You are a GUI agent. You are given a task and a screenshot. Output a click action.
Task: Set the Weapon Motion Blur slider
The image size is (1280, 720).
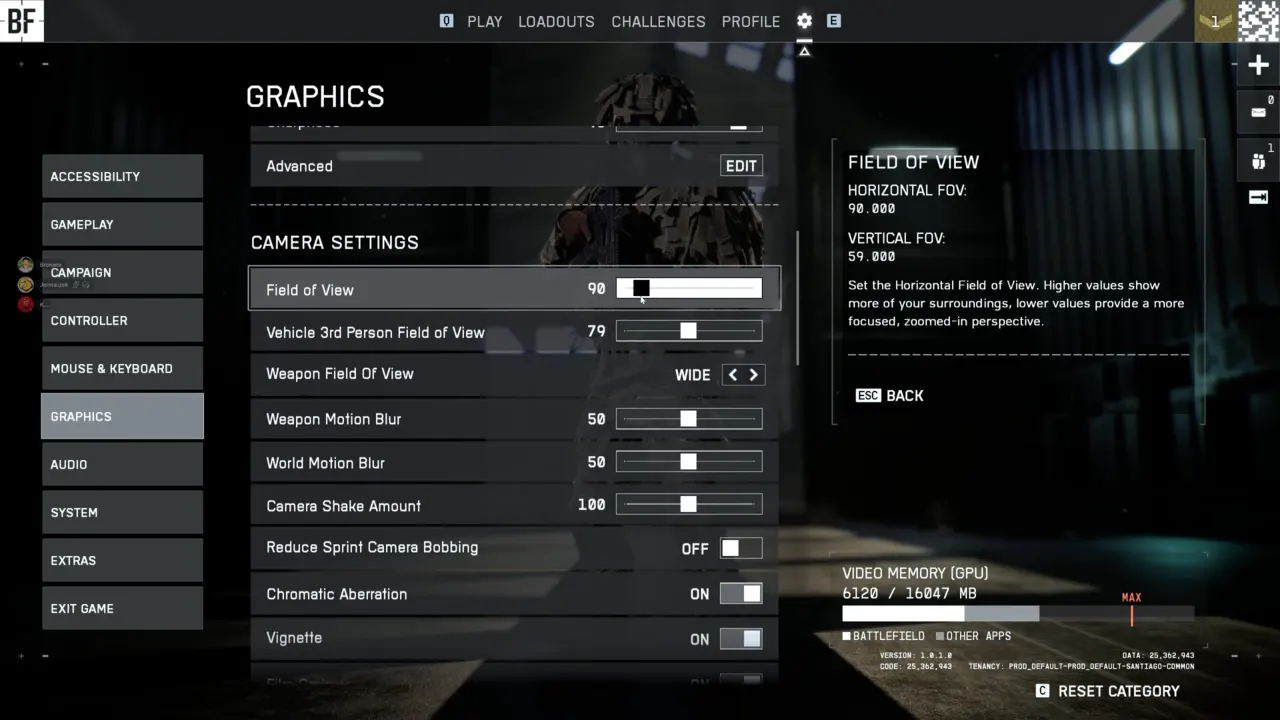point(689,419)
